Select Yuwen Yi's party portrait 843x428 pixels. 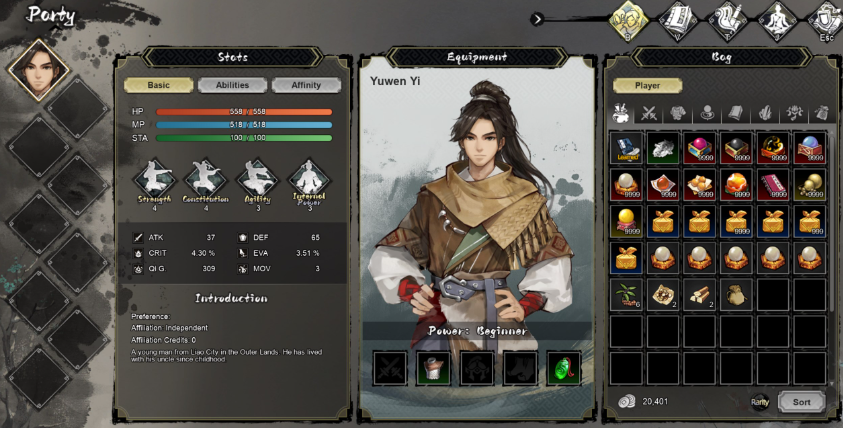click(x=37, y=70)
